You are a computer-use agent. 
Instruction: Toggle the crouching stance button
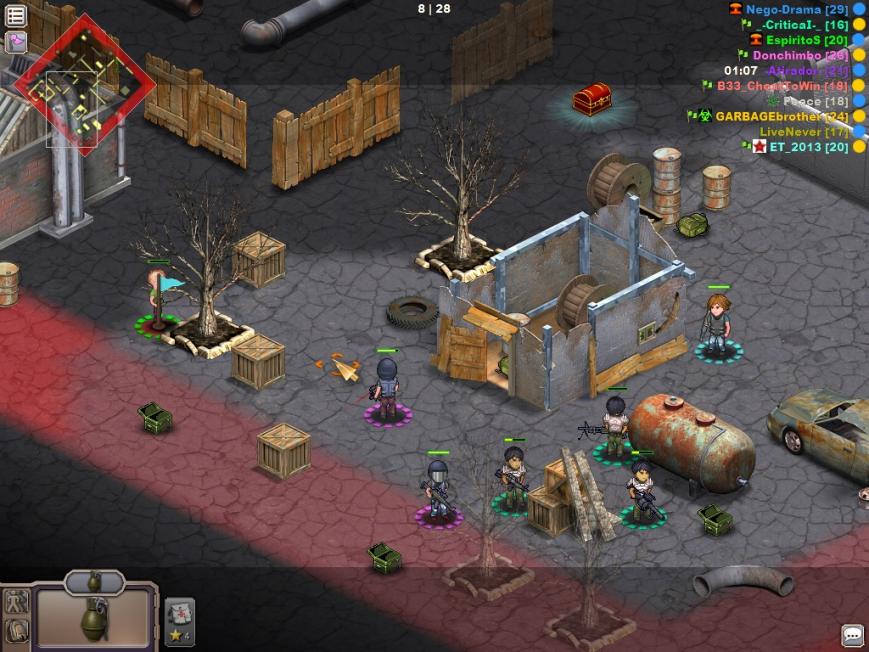pos(17,631)
